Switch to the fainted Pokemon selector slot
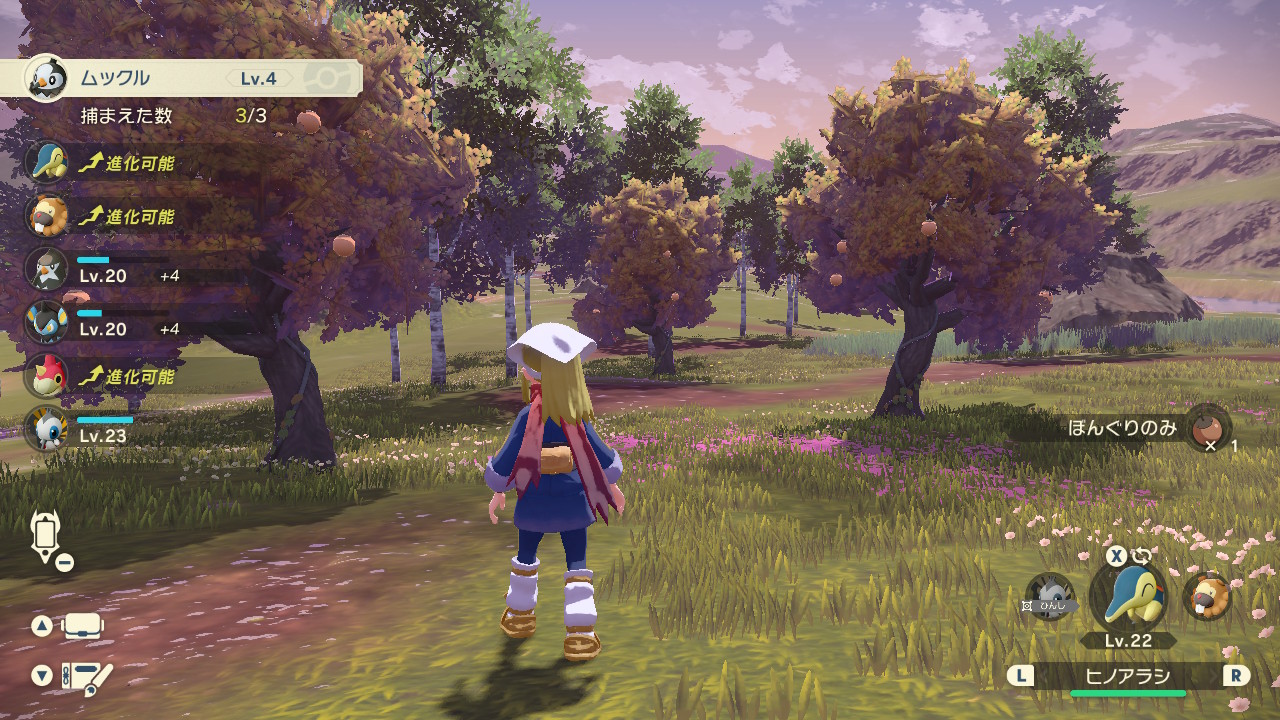1280x720 pixels. 1050,597
